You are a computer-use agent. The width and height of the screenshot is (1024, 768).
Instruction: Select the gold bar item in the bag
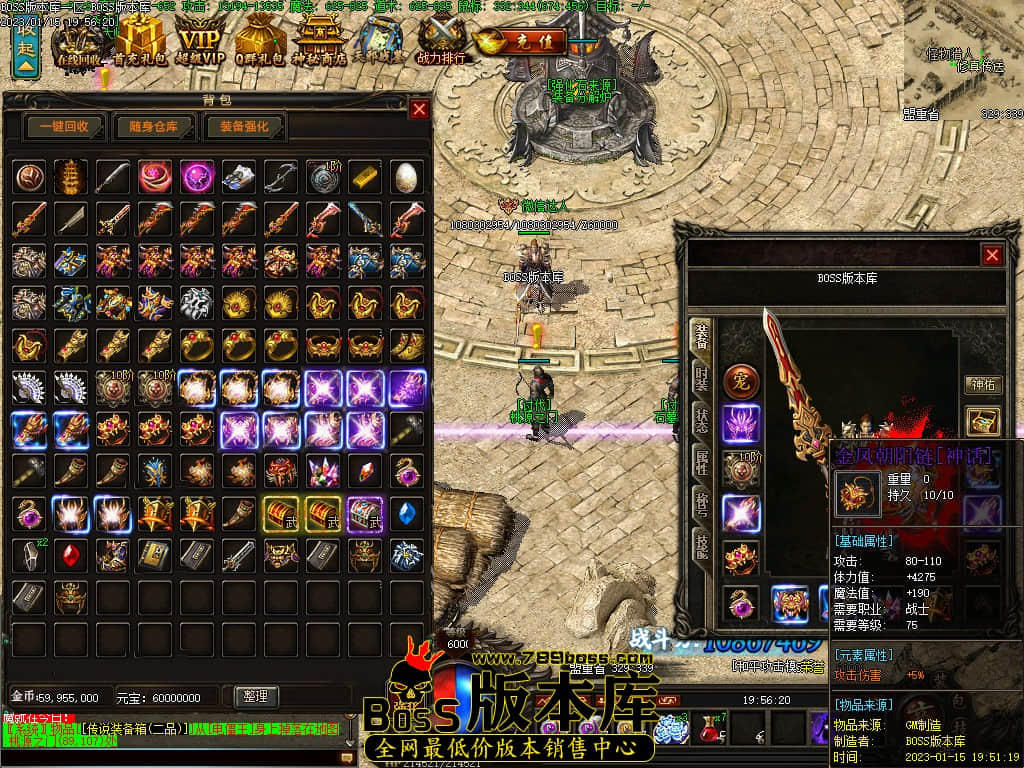(x=364, y=176)
